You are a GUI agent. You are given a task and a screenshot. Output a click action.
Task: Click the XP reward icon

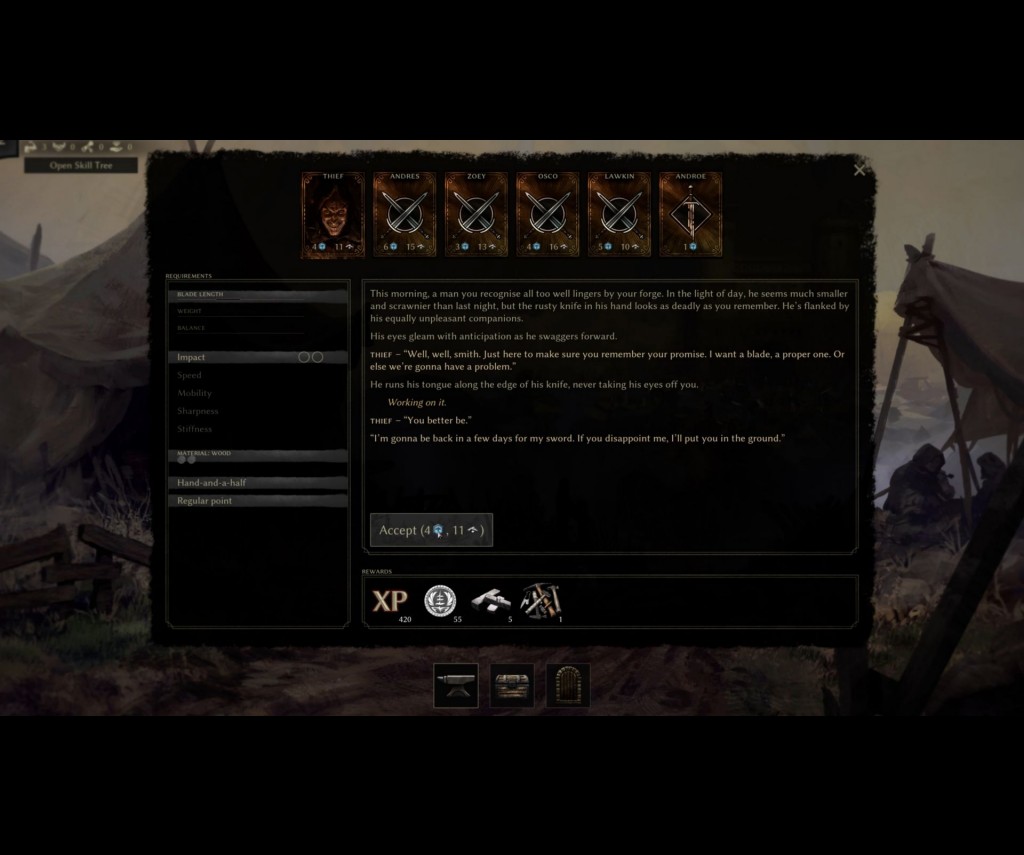click(390, 600)
